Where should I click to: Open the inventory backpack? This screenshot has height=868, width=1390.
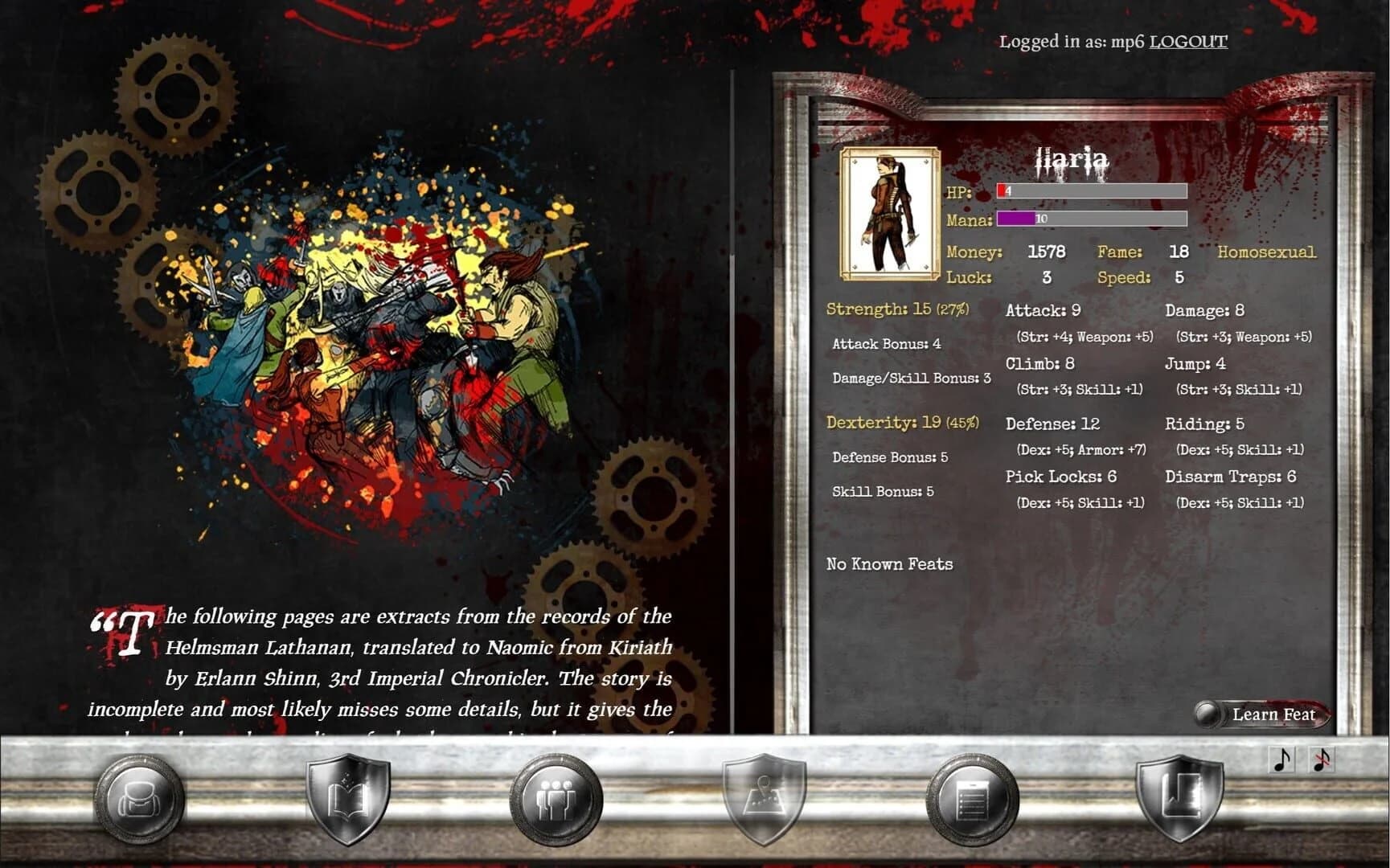[139, 799]
